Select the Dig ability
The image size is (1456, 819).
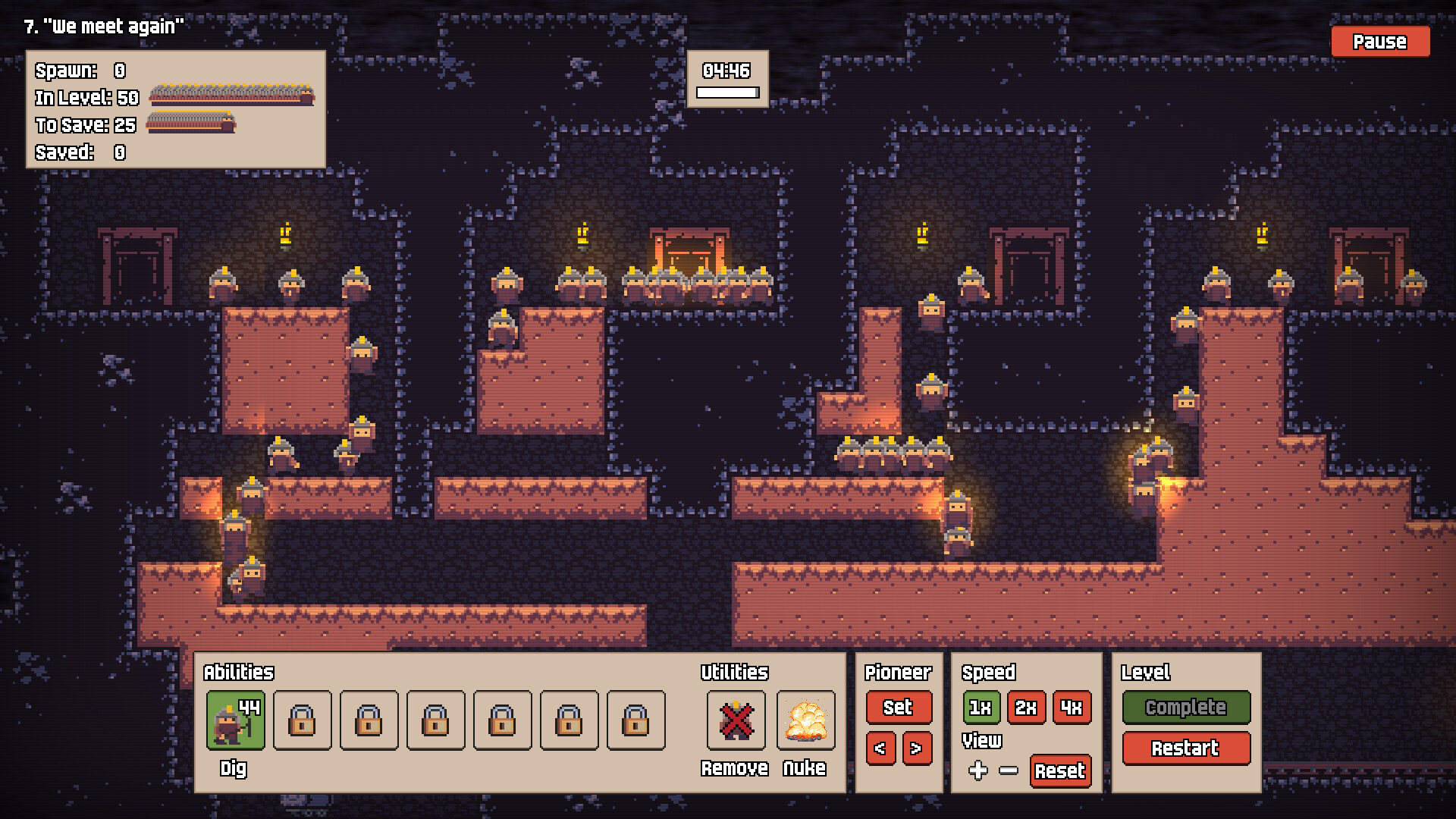235,720
